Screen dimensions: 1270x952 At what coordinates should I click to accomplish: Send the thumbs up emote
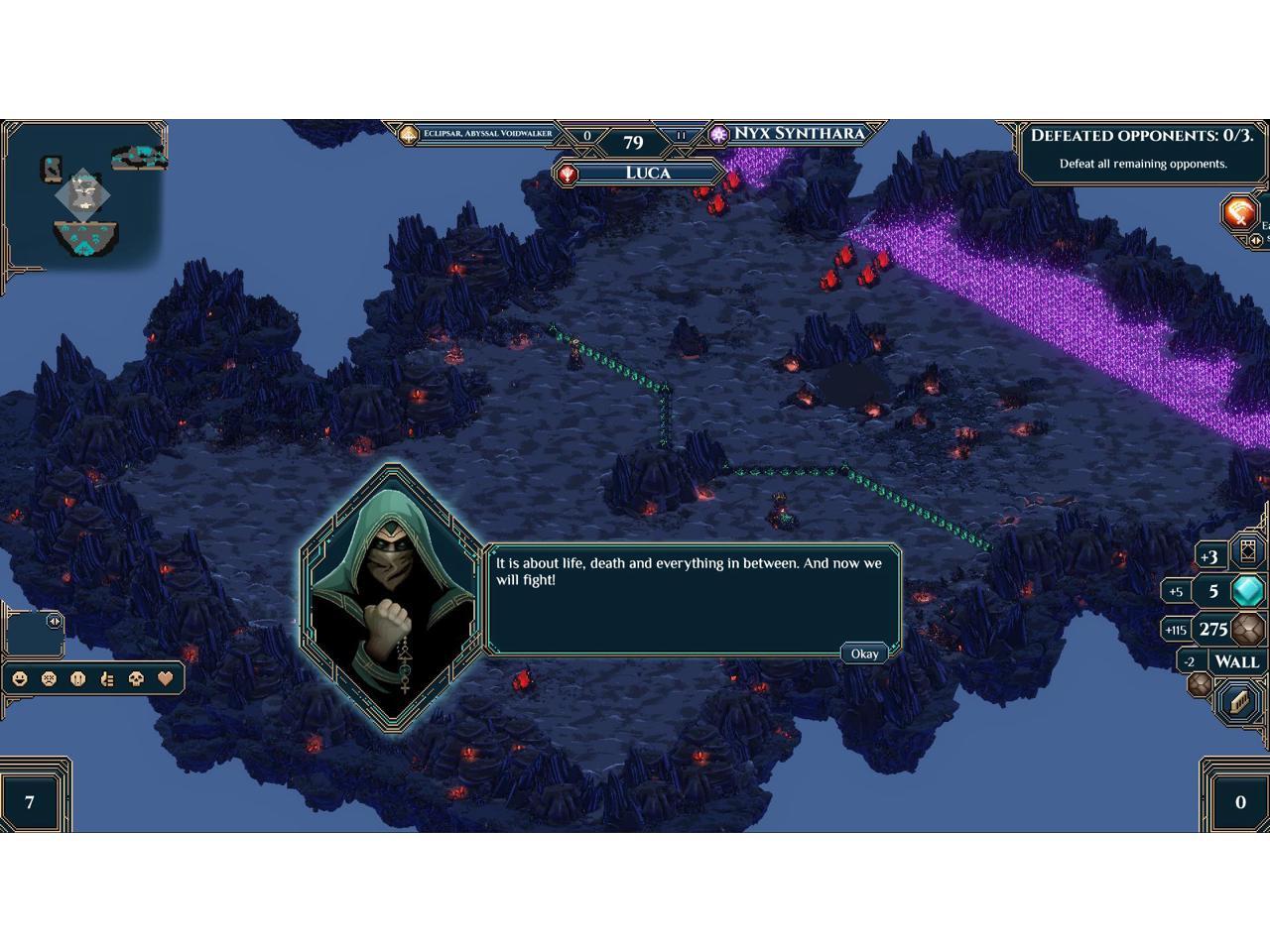(x=108, y=679)
